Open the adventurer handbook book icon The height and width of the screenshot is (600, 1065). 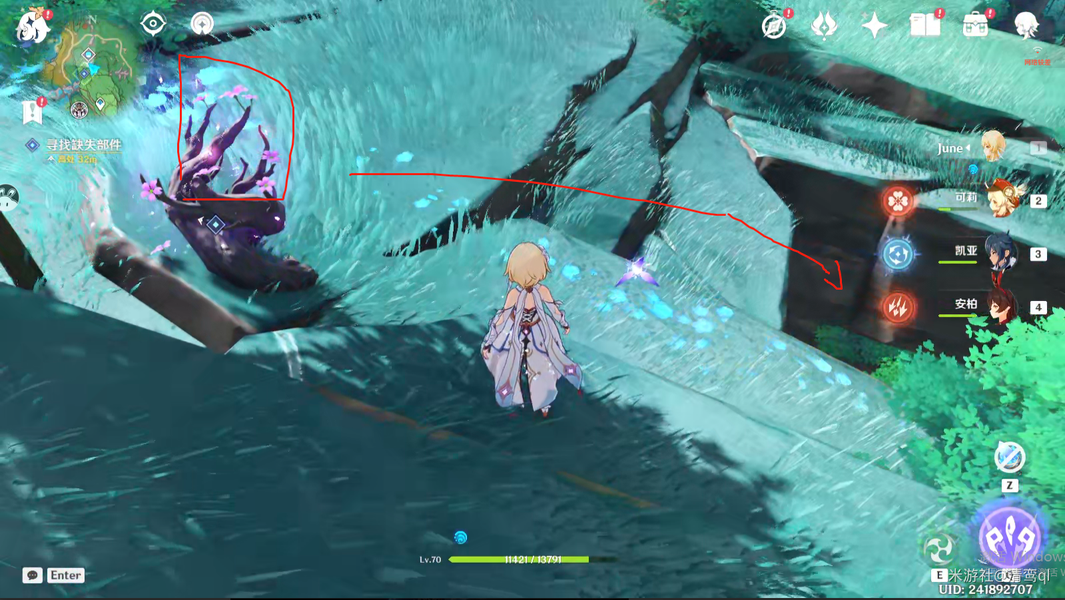click(x=925, y=25)
